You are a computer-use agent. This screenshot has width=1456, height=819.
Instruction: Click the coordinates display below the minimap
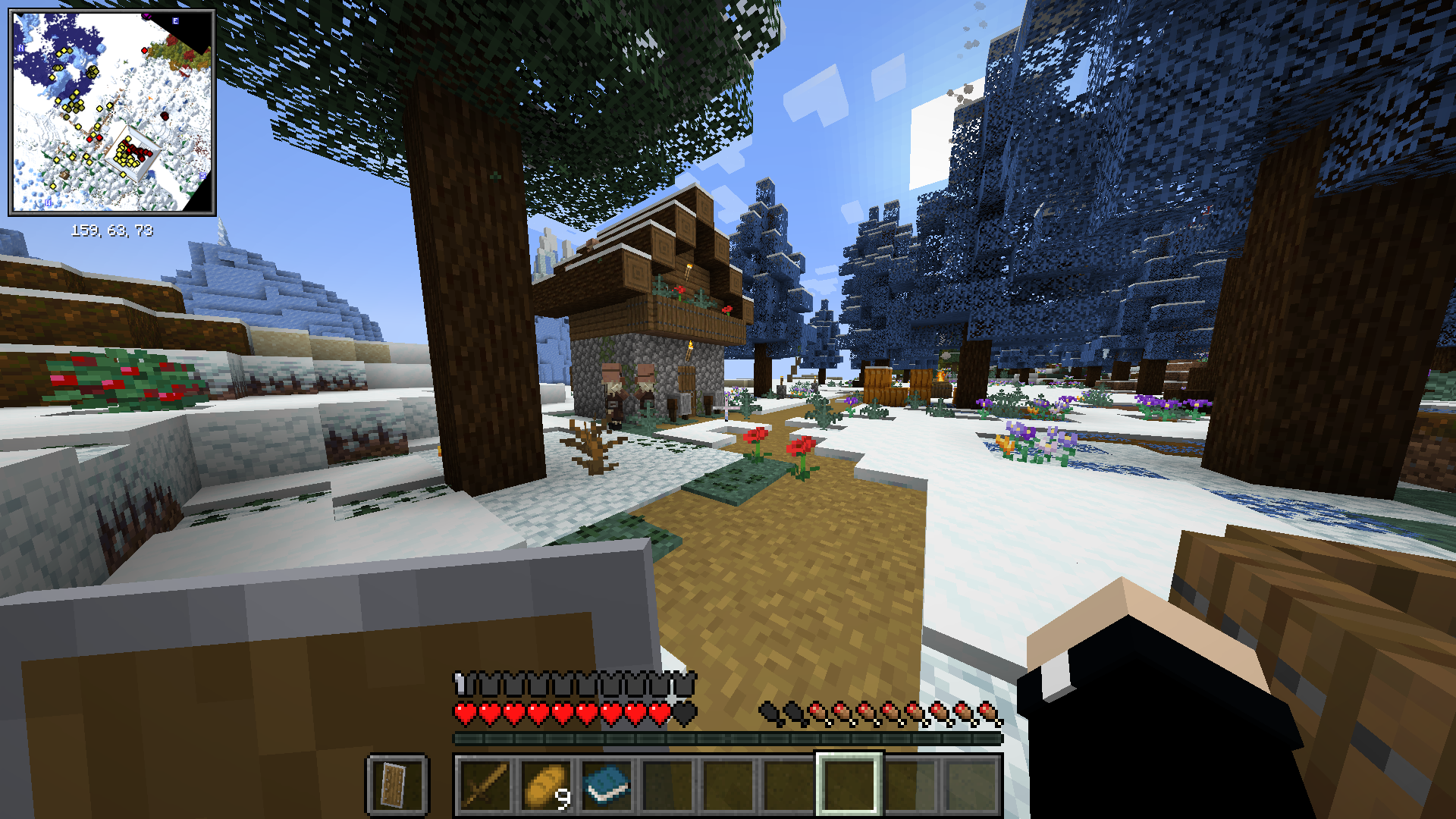click(x=112, y=229)
